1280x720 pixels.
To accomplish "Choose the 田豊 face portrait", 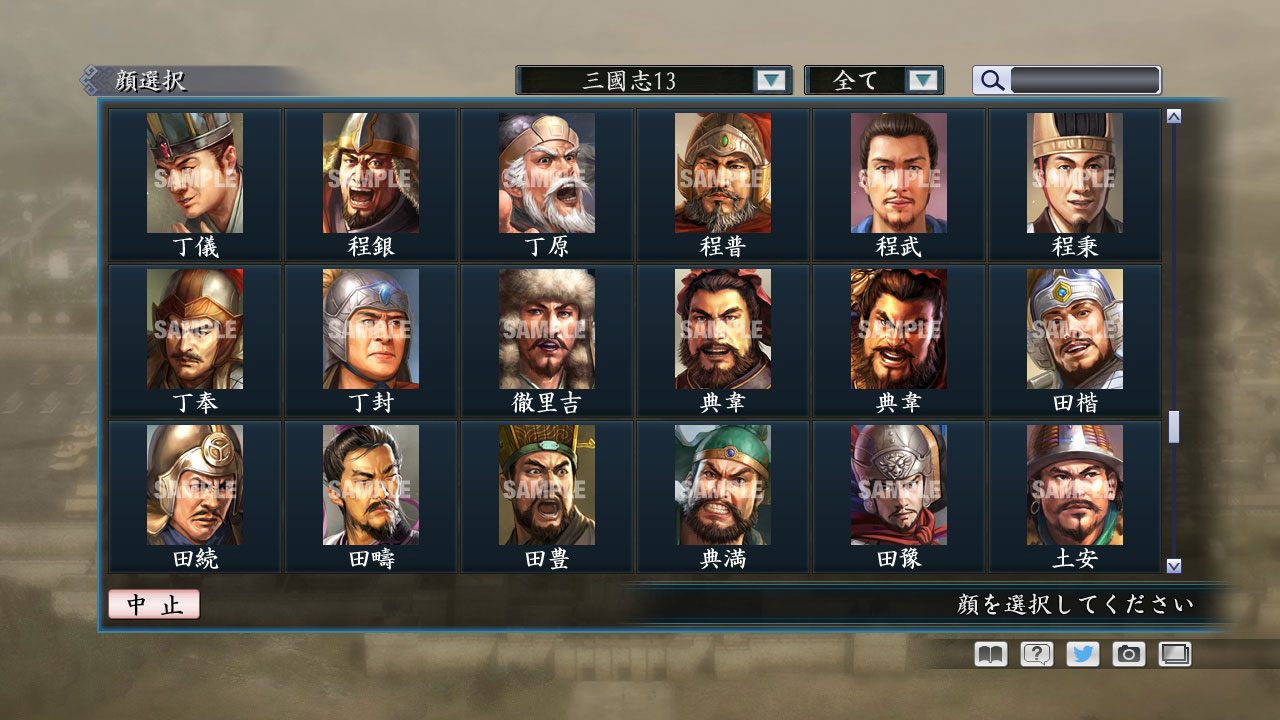I will (546, 485).
